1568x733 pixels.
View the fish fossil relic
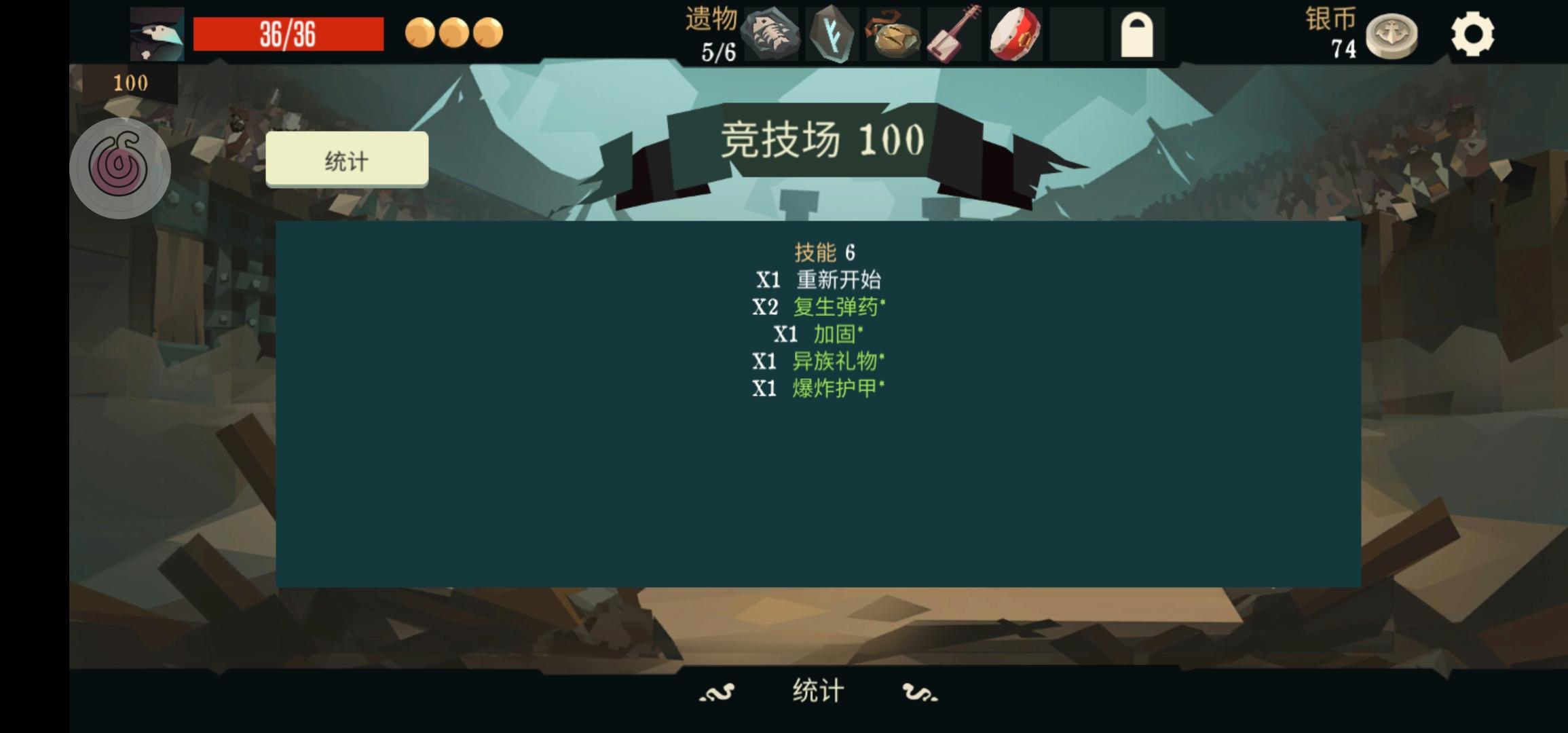coord(772,34)
